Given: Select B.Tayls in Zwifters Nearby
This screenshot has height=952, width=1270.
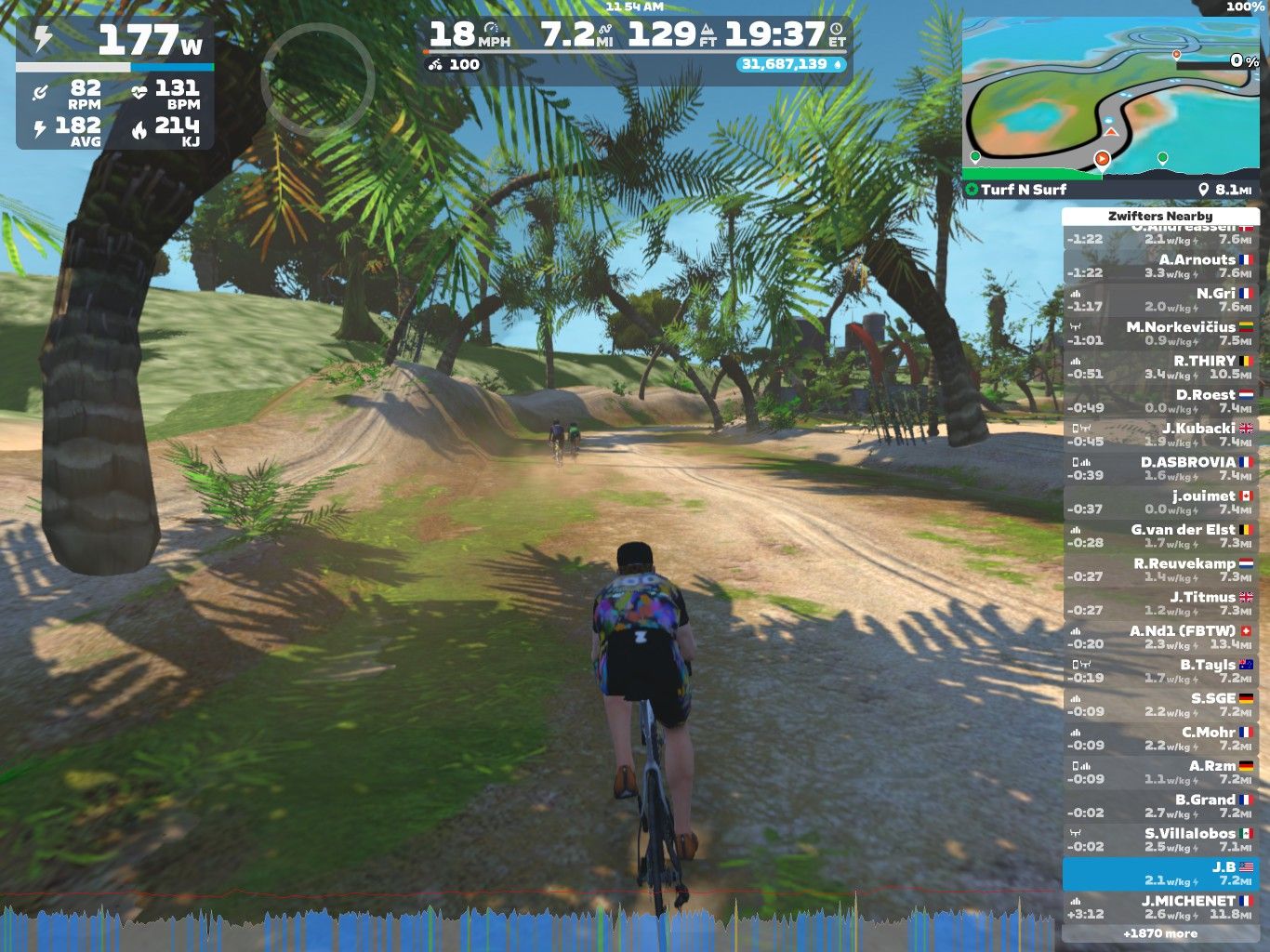Looking at the screenshot, I should [x=1160, y=671].
